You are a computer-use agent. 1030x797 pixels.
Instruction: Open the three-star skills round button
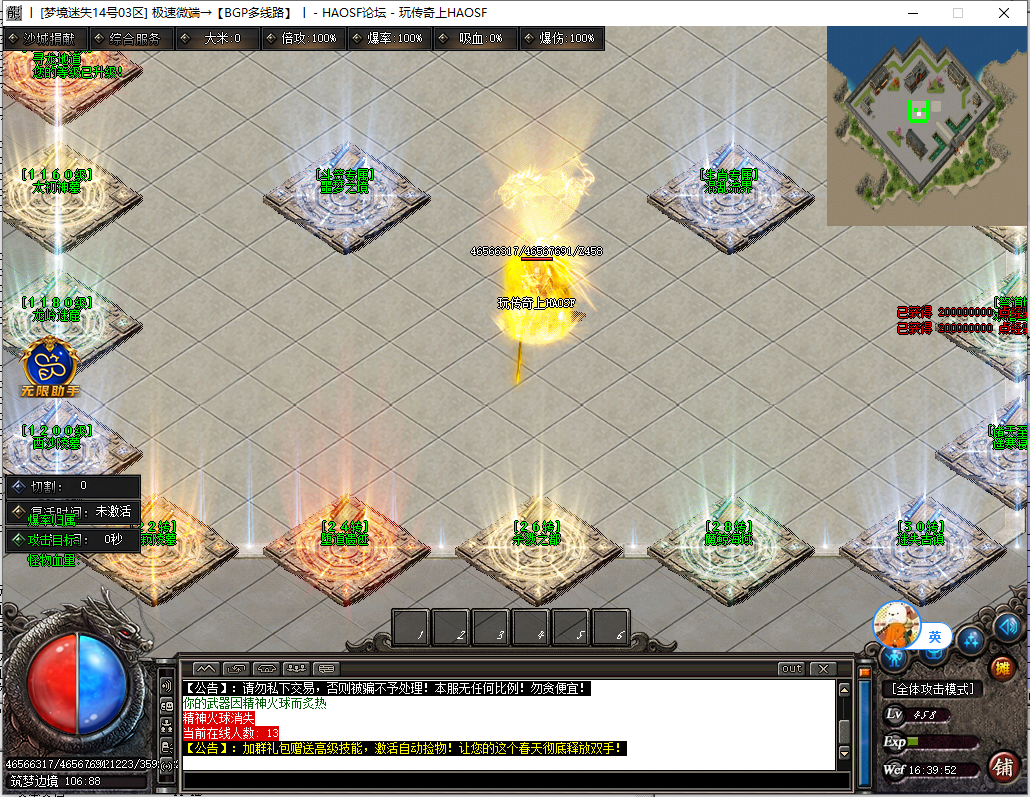pyautogui.click(x=970, y=640)
